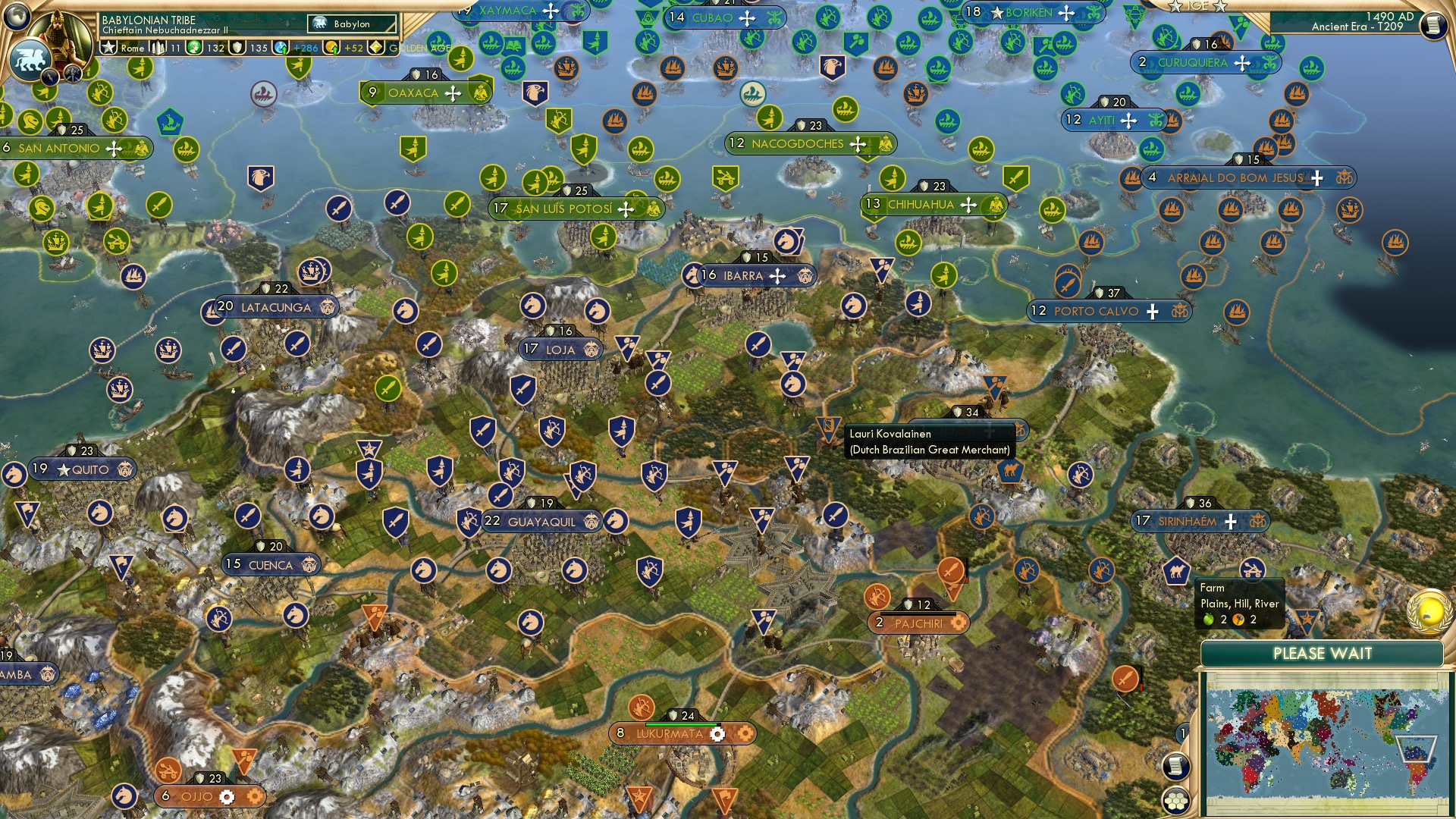The width and height of the screenshot is (1456, 819).
Task: Click the scroll icon left of the minimap
Action: click(x=1175, y=766)
